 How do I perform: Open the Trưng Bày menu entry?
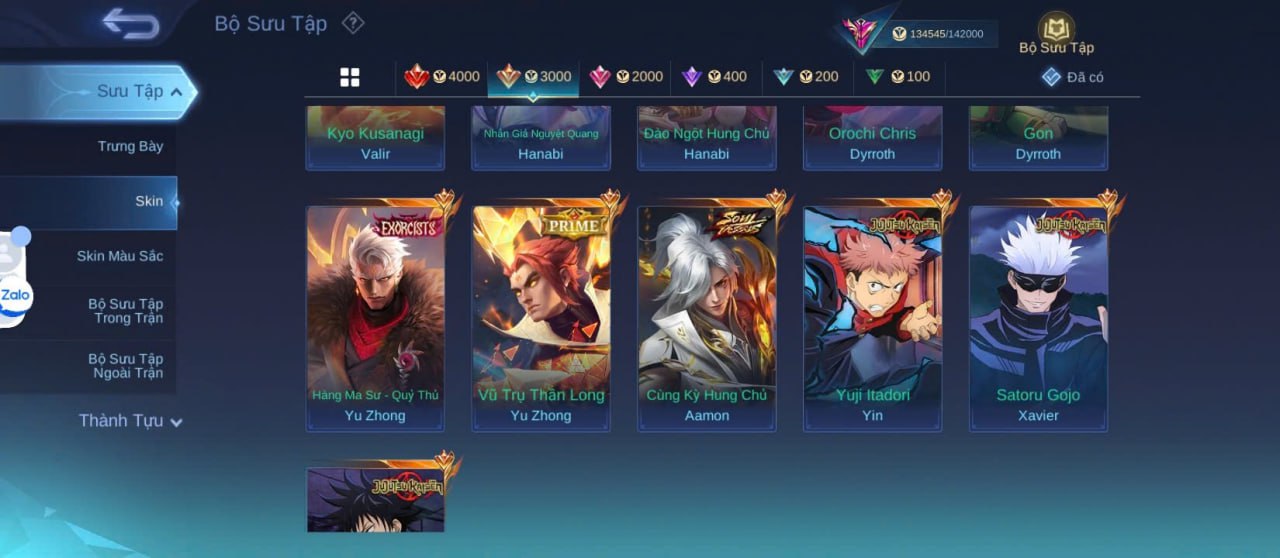coord(130,146)
